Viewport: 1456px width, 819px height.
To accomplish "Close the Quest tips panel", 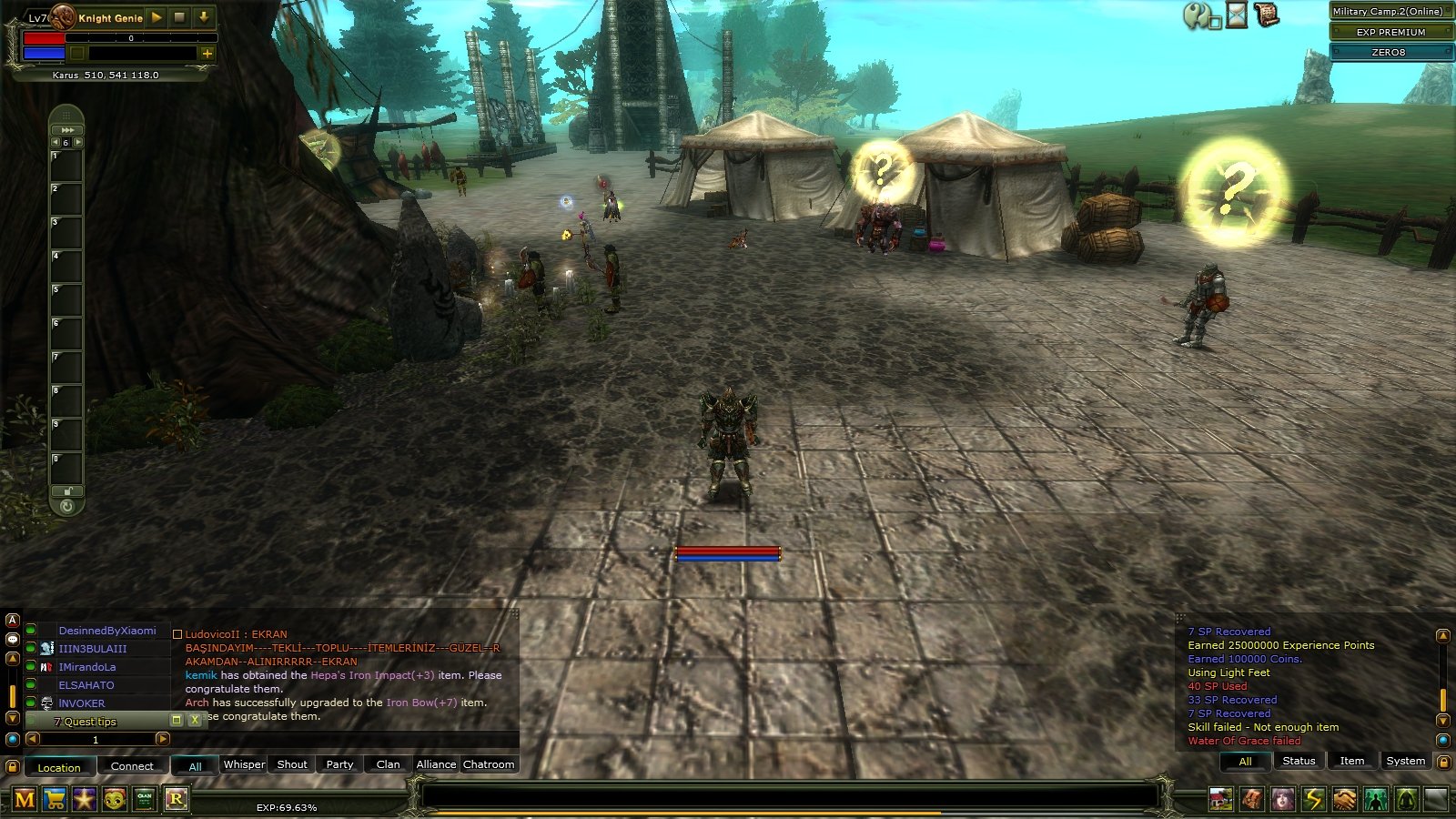I will tap(194, 720).
